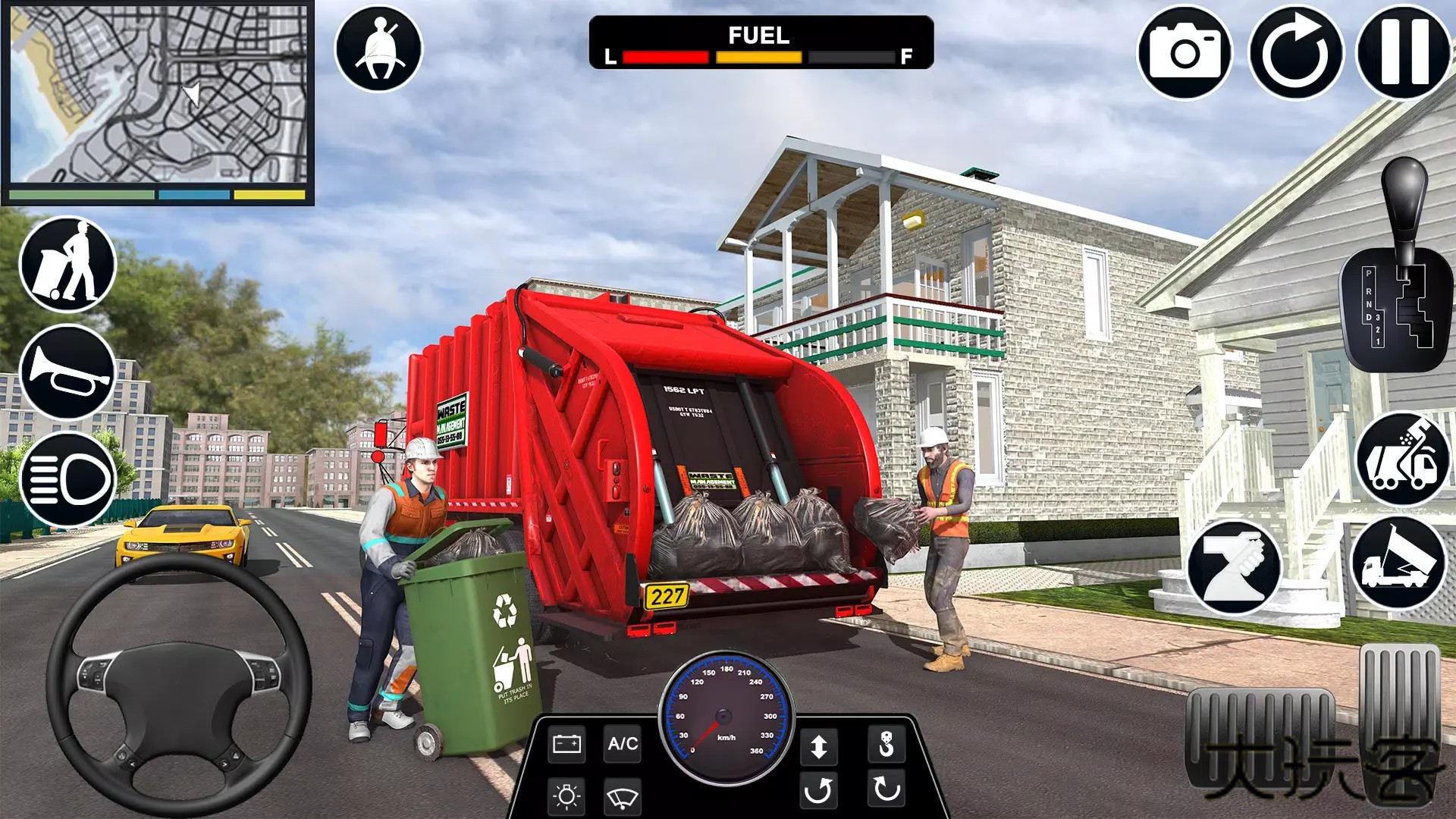Viewport: 1456px width, 819px height.
Task: Take a screenshot with the camera icon
Action: [x=1189, y=52]
